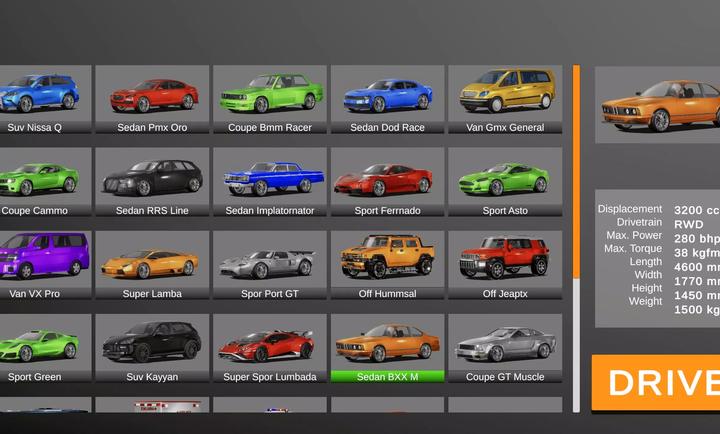This screenshot has width=720, height=434.
Task: Select the red Off Jeaptx
Action: pyautogui.click(x=505, y=264)
